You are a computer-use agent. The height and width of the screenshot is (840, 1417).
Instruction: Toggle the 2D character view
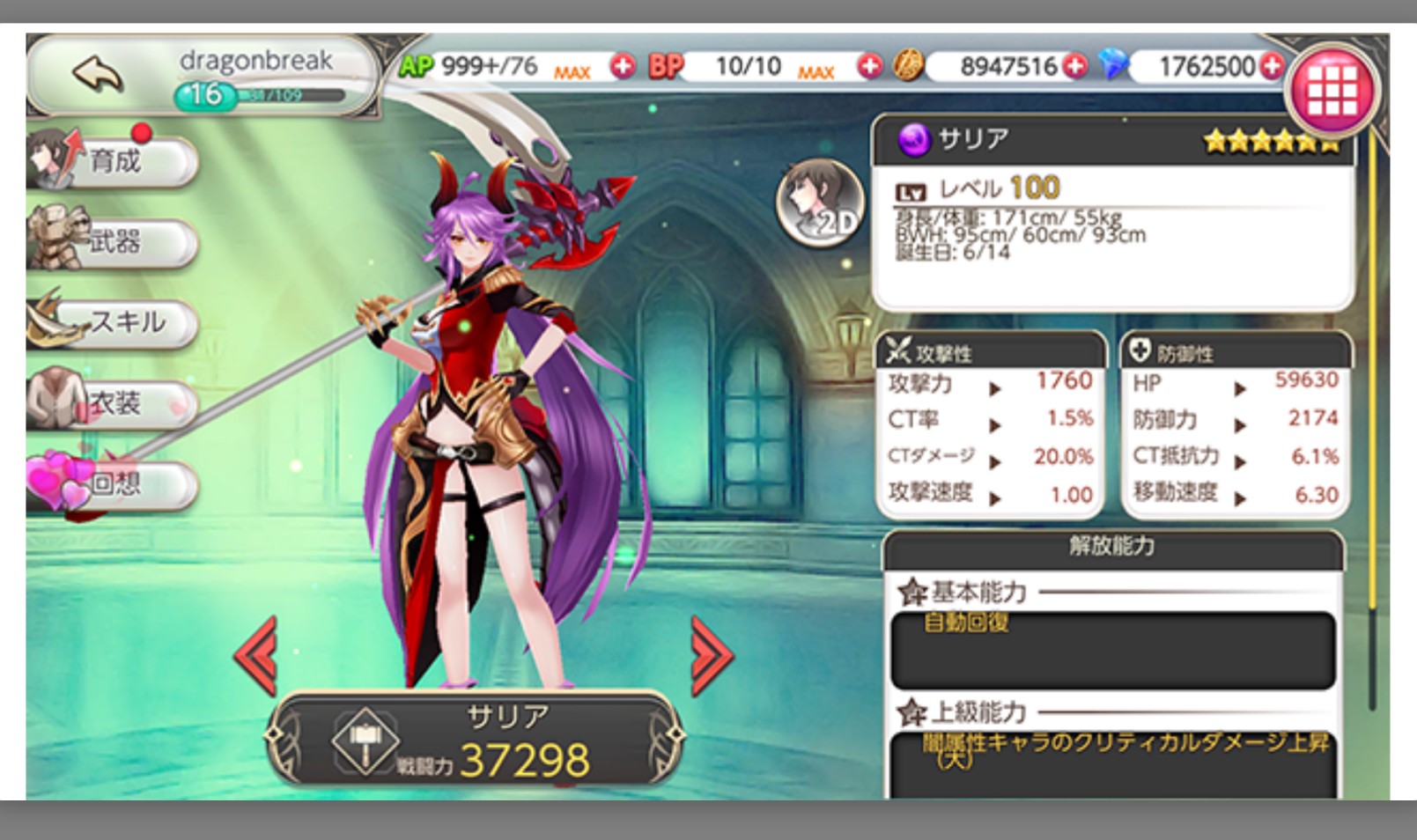[820, 203]
